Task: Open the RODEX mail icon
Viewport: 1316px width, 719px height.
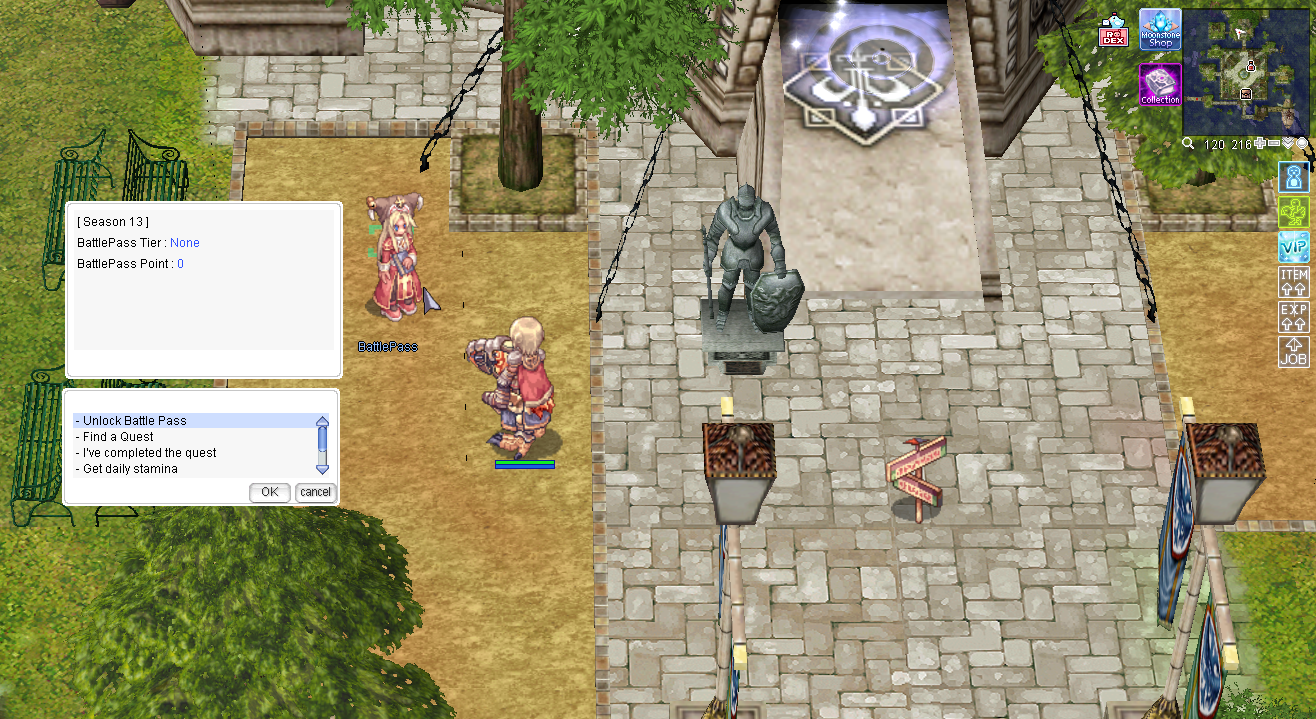Action: tap(1113, 33)
